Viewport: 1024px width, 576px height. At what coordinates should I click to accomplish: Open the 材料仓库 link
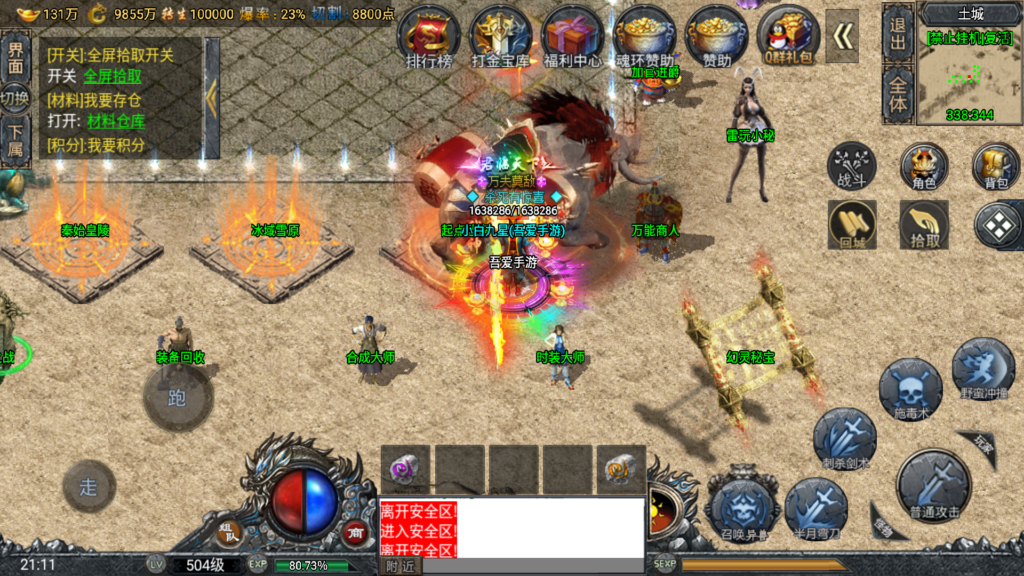[116, 122]
